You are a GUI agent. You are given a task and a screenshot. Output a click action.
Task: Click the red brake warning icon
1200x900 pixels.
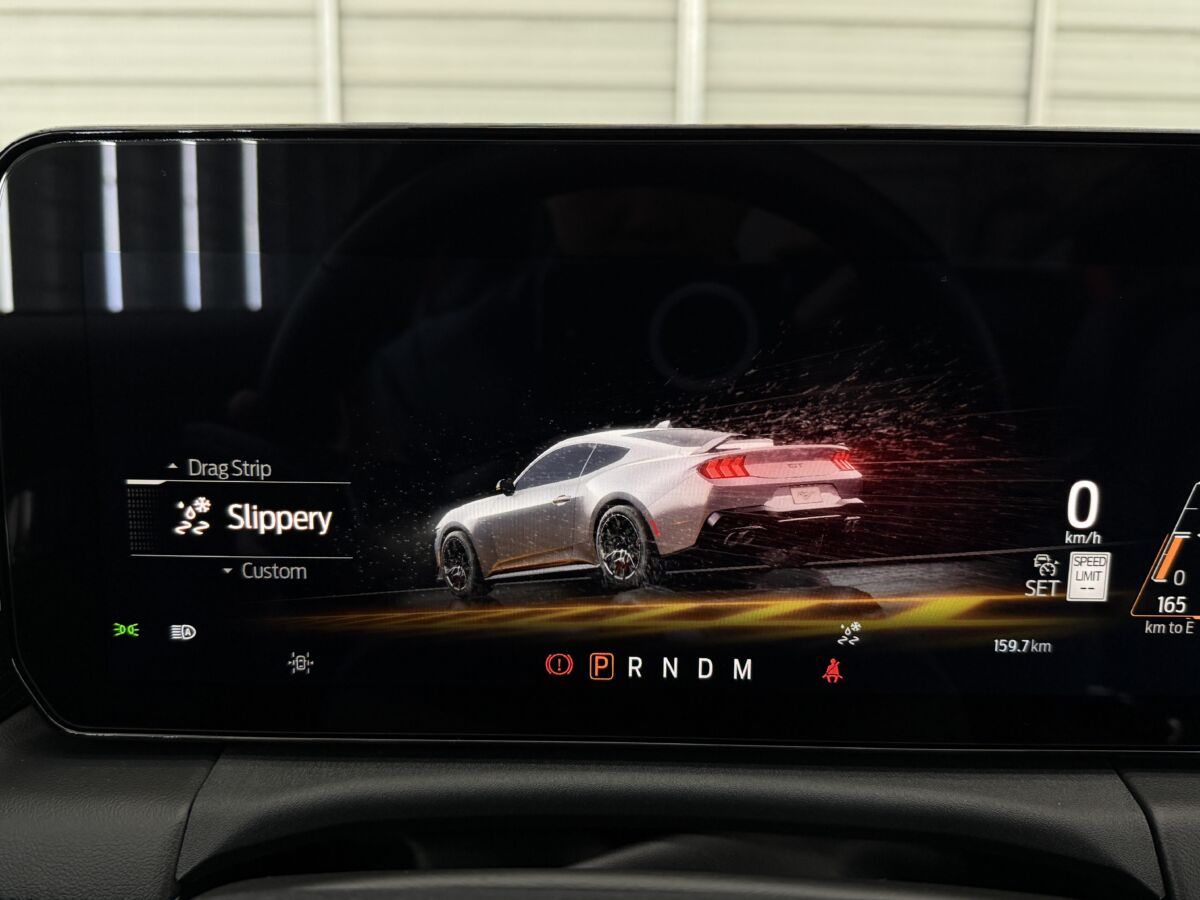[559, 666]
